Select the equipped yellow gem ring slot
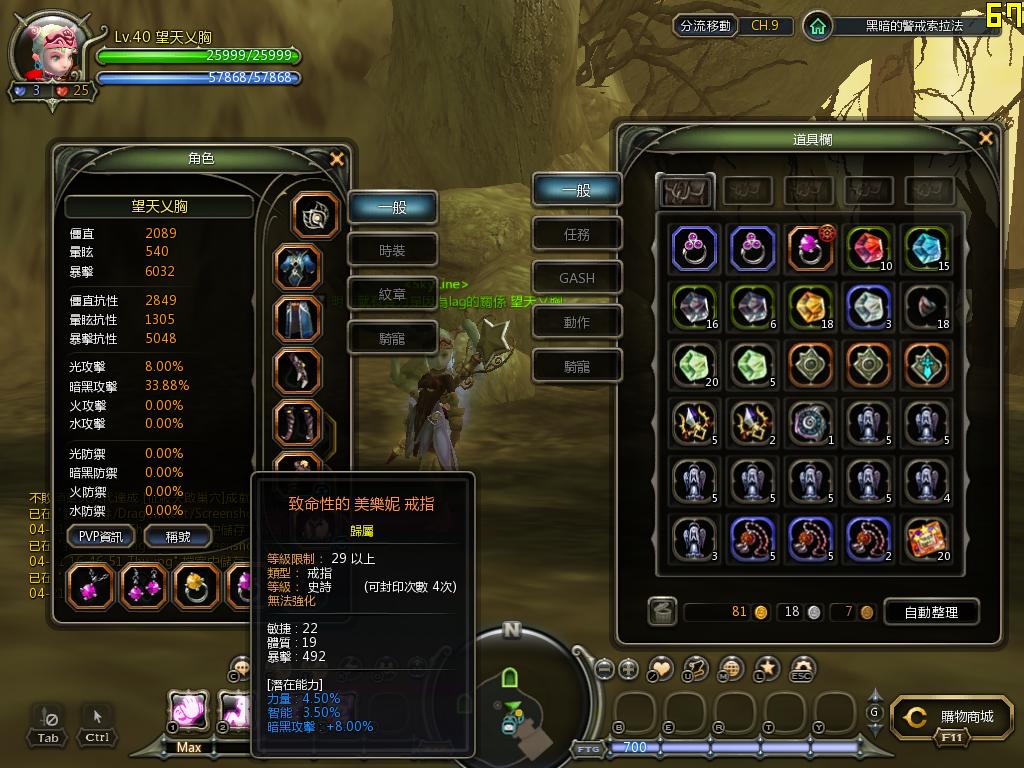 point(196,586)
